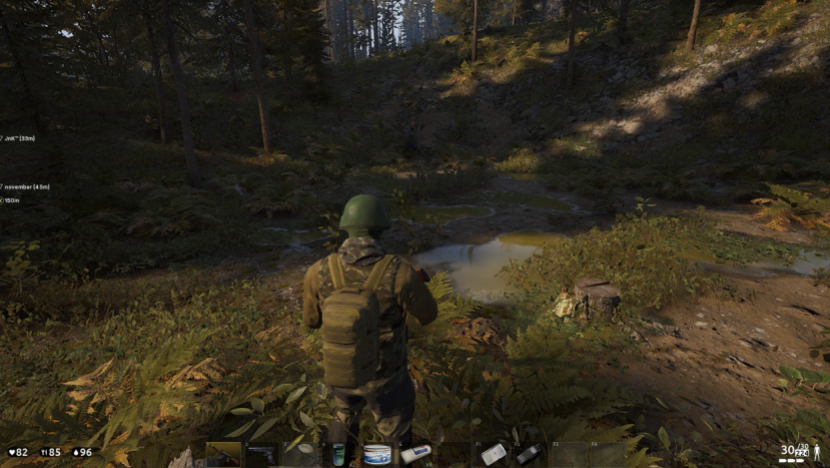
Task: Select the rifle hotbar slot
Action: 223,455
